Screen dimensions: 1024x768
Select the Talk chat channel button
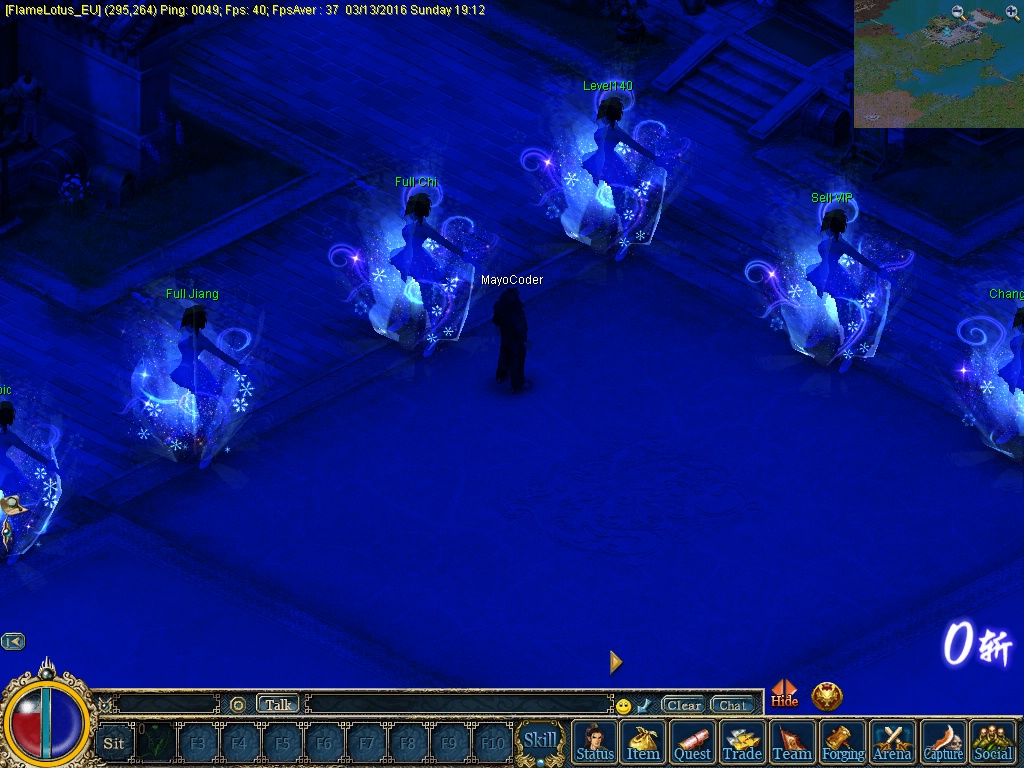pos(278,704)
